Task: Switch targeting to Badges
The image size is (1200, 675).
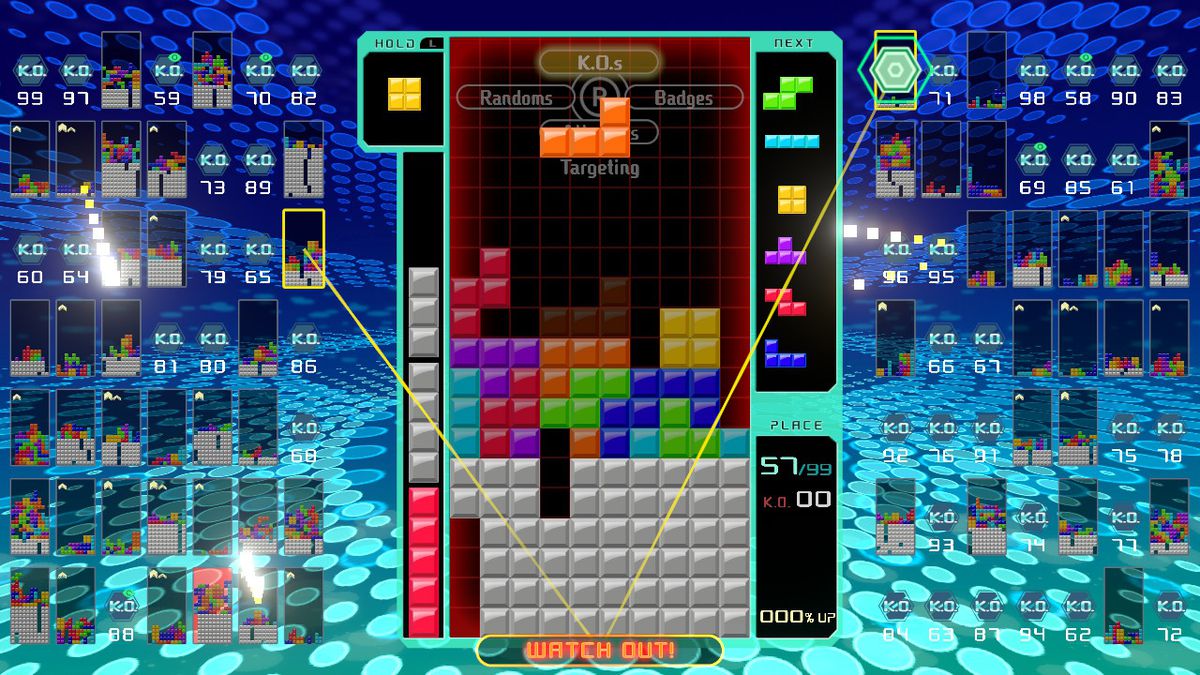Action: pos(684,98)
